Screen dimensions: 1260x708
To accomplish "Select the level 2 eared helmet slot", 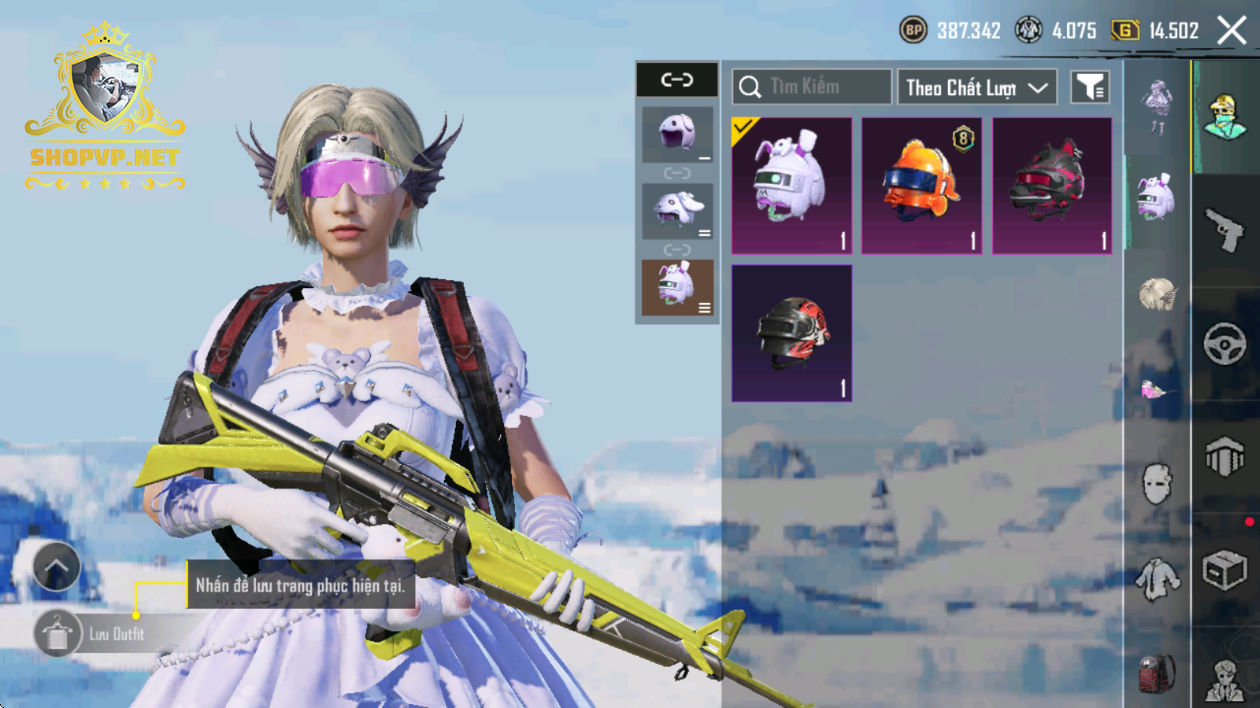I will (677, 210).
